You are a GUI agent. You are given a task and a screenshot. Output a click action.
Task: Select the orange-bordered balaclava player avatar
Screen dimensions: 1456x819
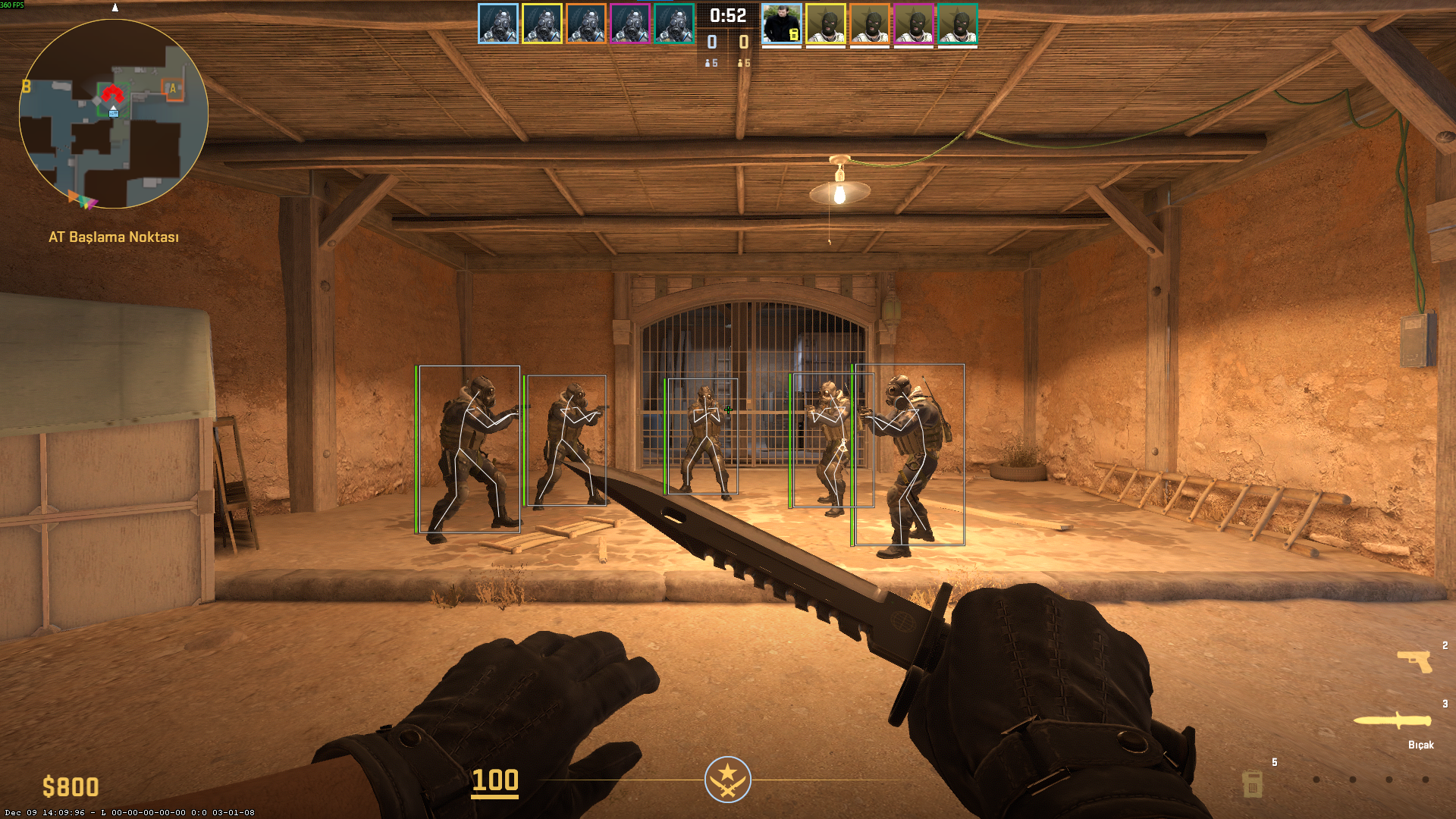(870, 24)
